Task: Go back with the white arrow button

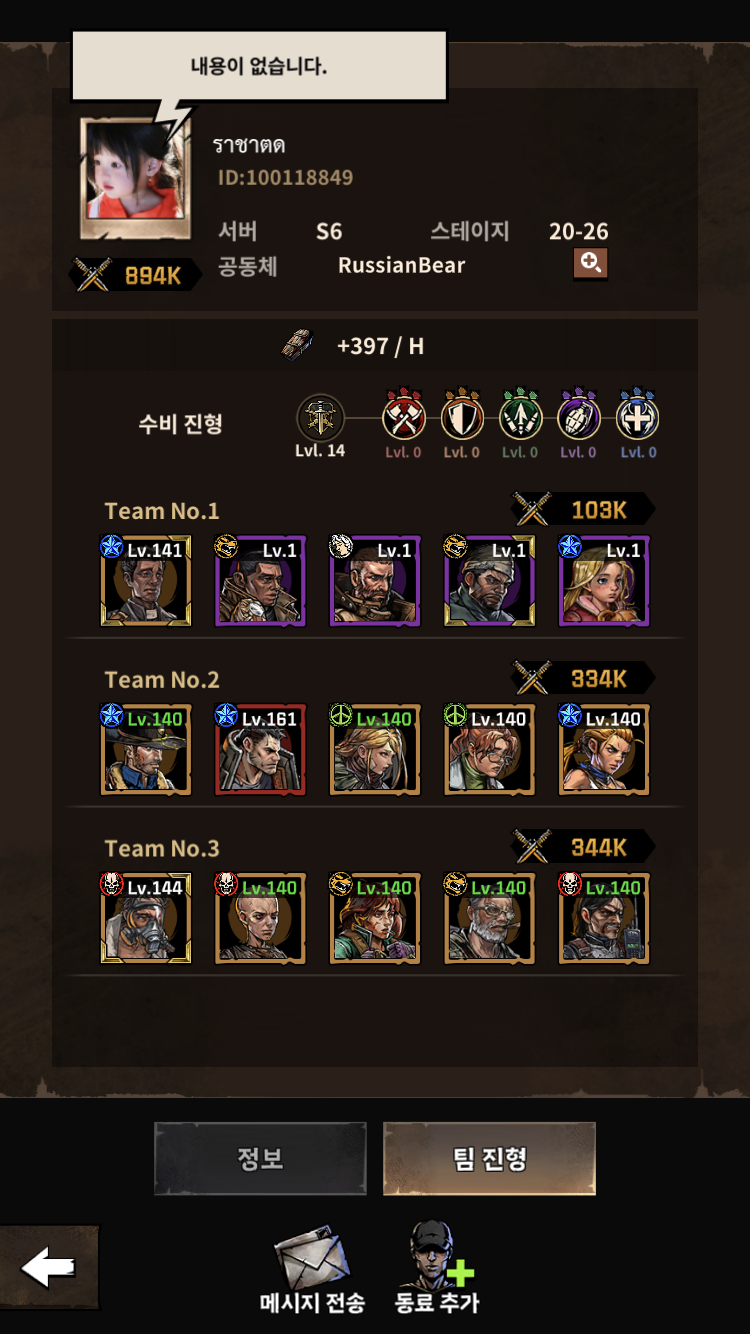Action: [49, 1268]
